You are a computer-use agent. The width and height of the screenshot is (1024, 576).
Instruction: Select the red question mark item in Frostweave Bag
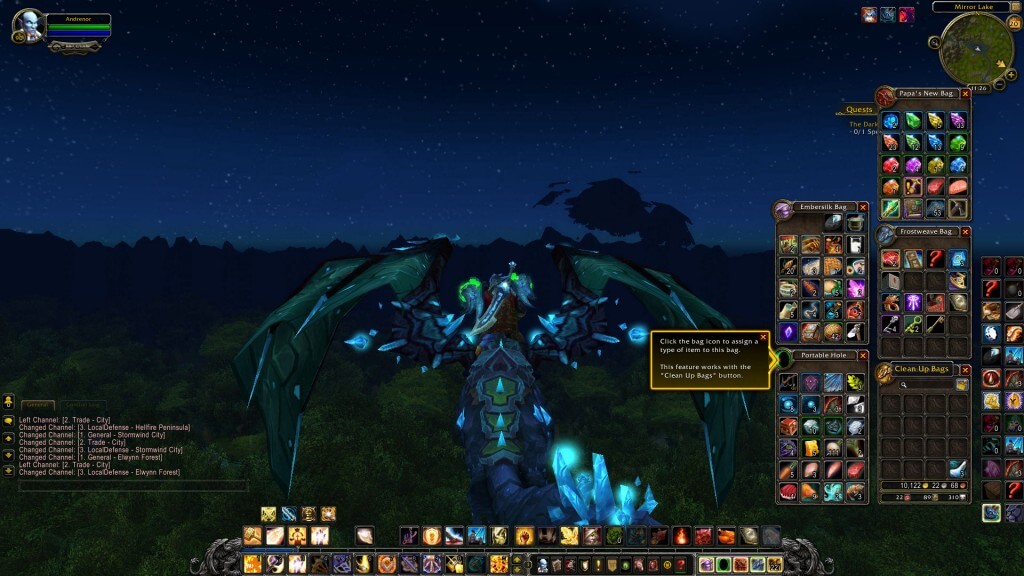936,260
